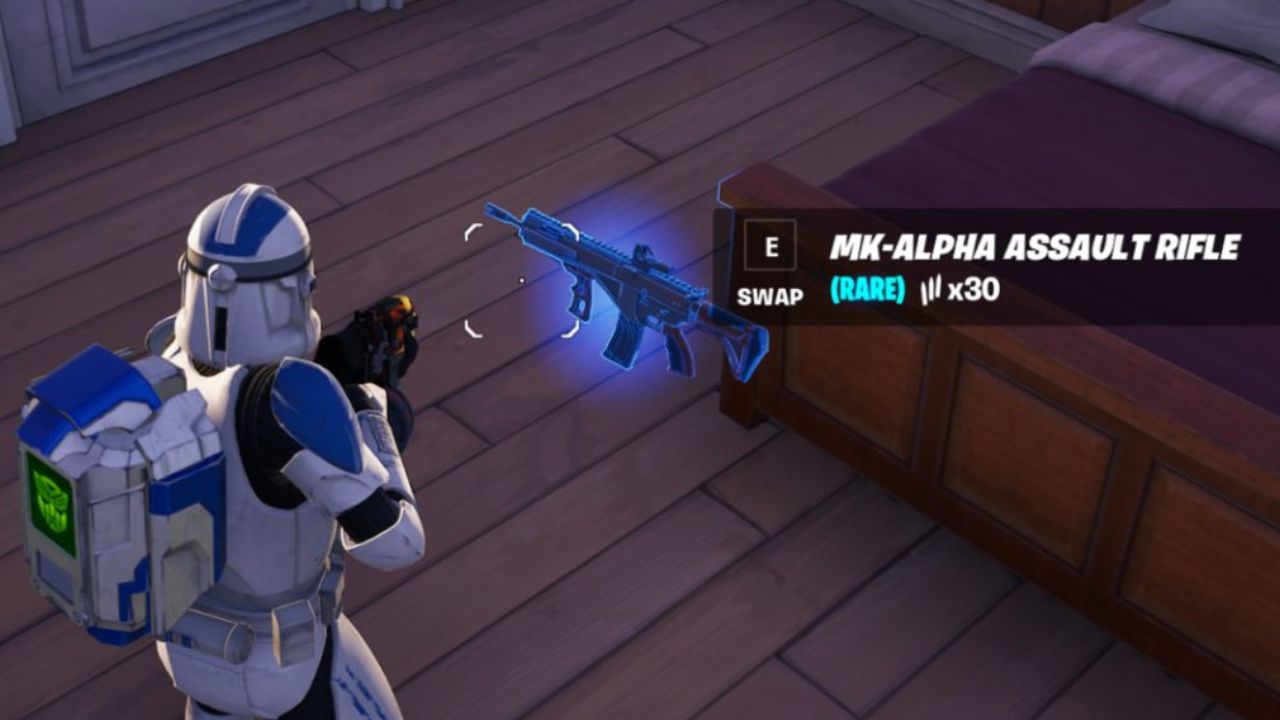Click the crosshair reticle
This screenshot has width=1280, height=720.
[x=521, y=280]
